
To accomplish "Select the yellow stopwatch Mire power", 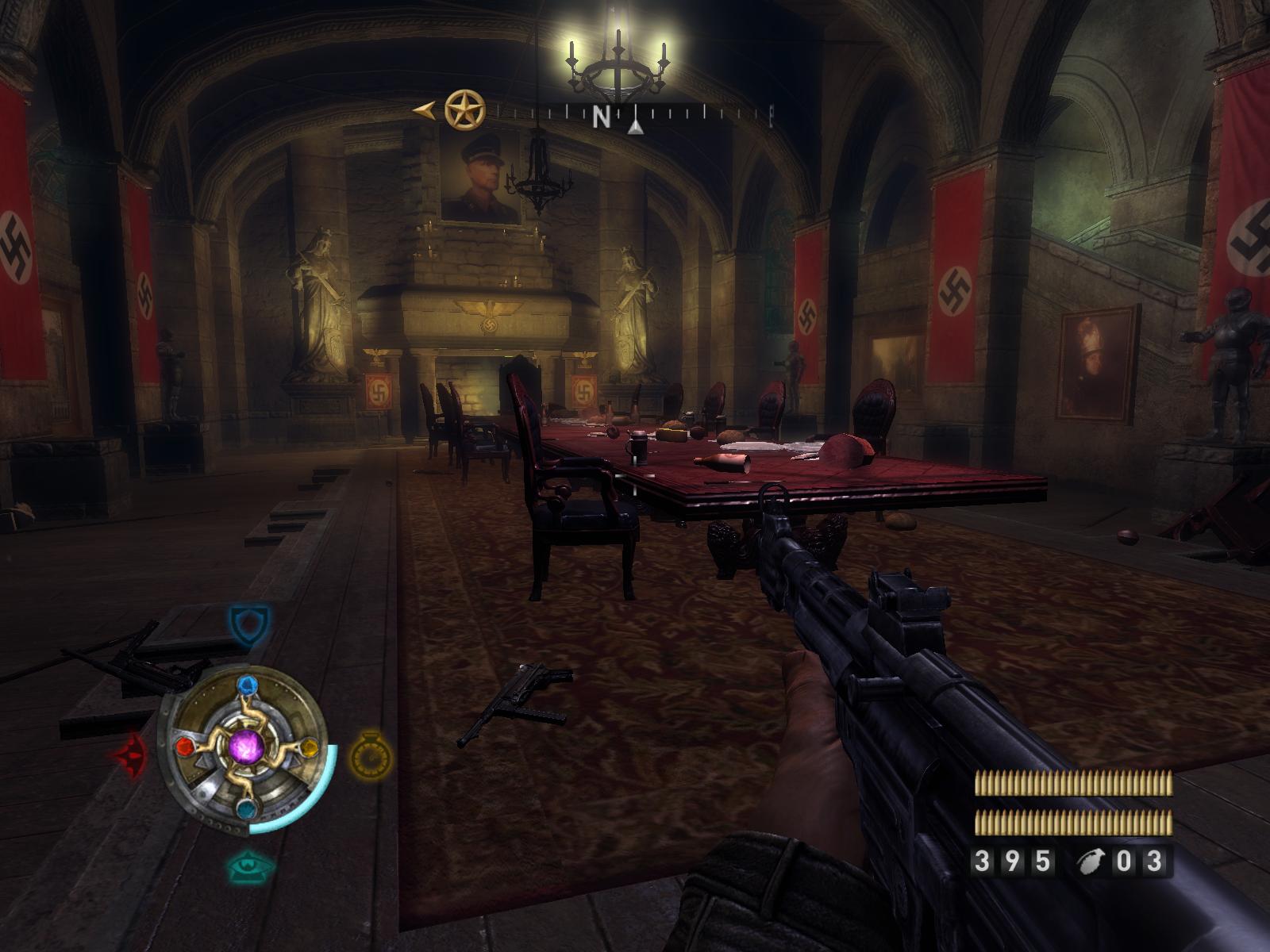I will point(371,753).
